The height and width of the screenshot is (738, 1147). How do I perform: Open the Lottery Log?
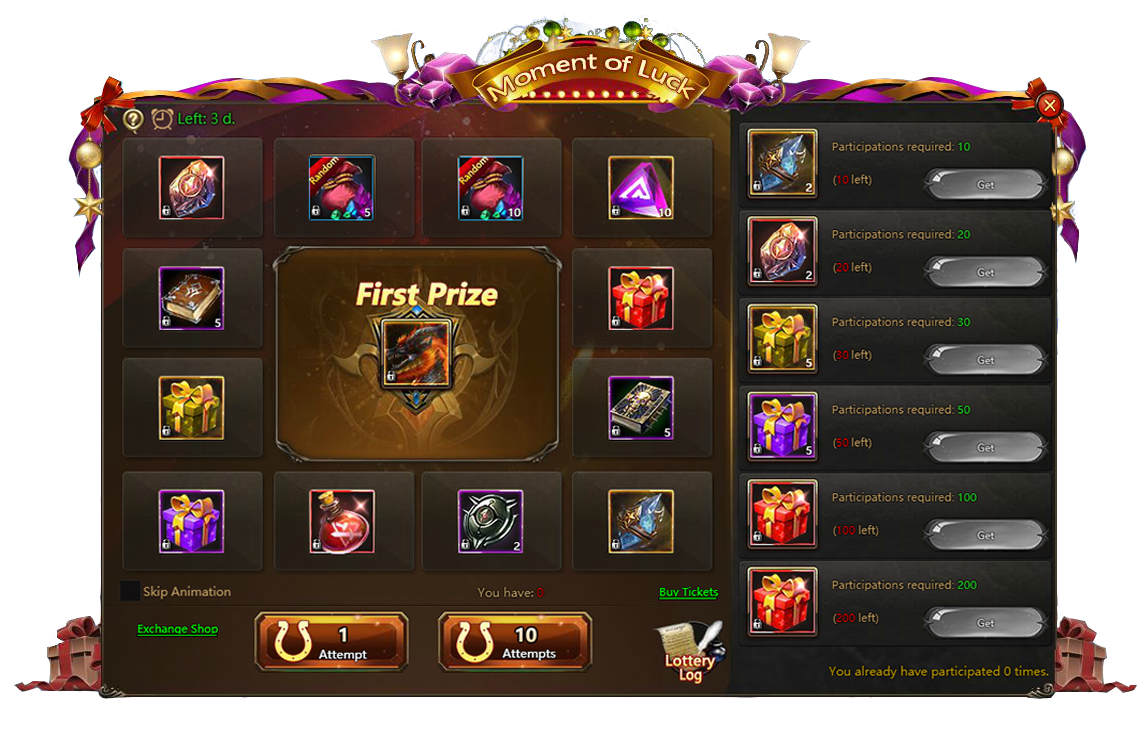click(690, 653)
